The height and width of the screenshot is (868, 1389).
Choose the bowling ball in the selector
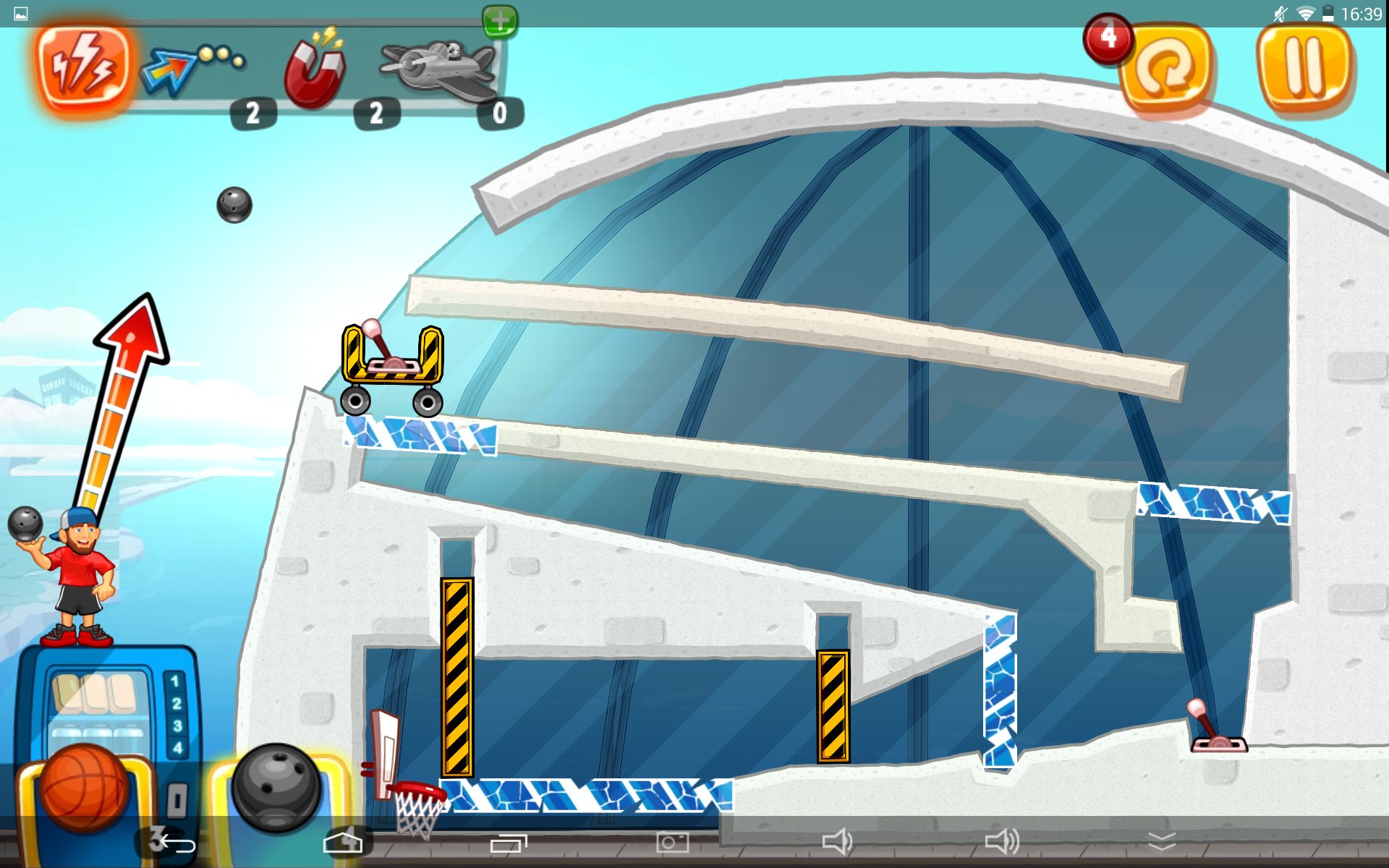coord(276,788)
